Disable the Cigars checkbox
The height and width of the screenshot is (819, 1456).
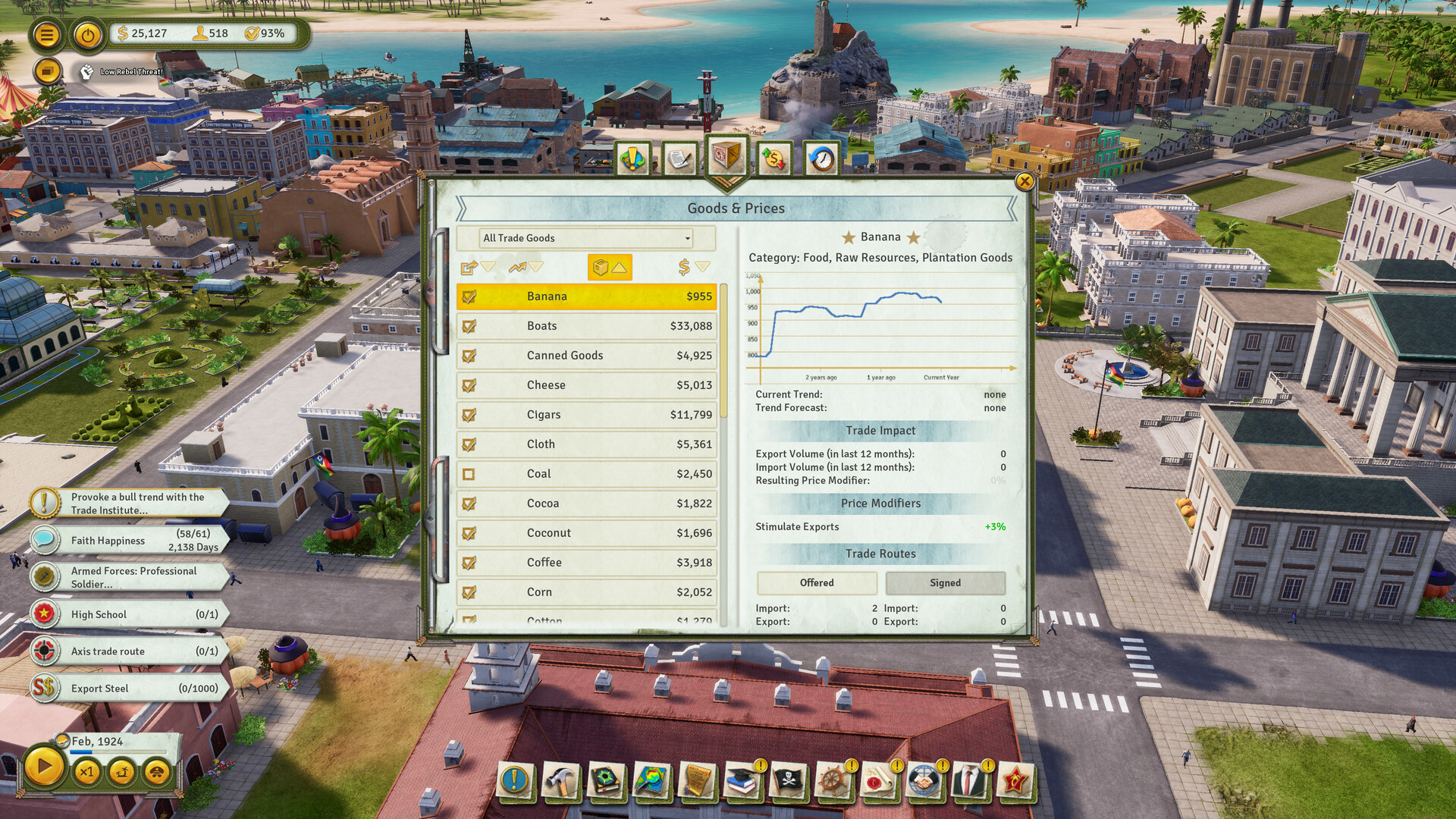point(469,415)
